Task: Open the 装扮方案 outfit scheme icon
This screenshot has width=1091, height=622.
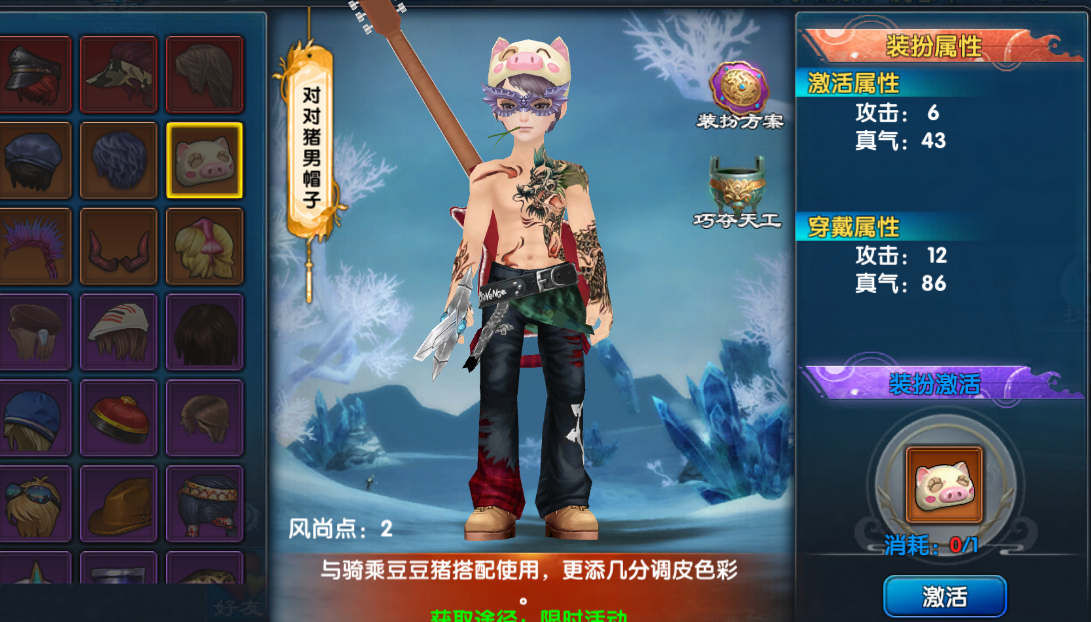Action: click(739, 90)
